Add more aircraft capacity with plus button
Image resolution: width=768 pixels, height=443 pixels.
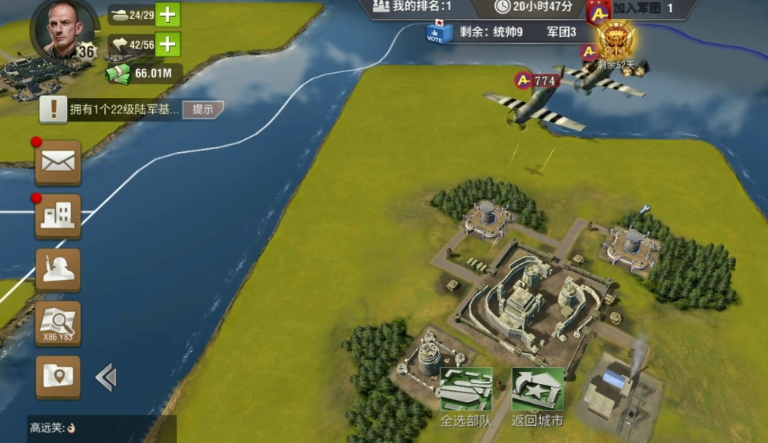(168, 44)
